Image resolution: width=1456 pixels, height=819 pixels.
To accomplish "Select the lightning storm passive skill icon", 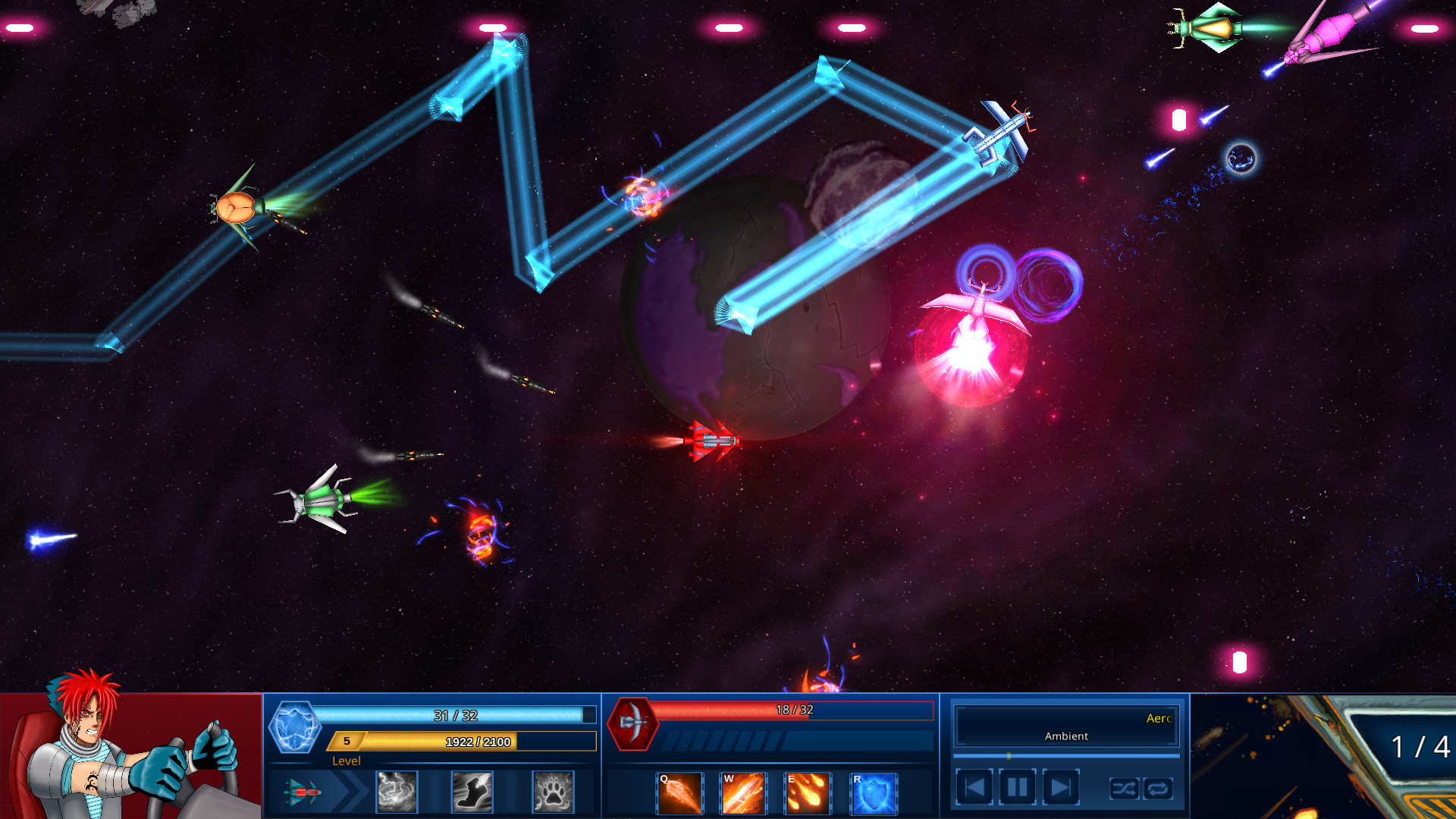I will [397, 792].
